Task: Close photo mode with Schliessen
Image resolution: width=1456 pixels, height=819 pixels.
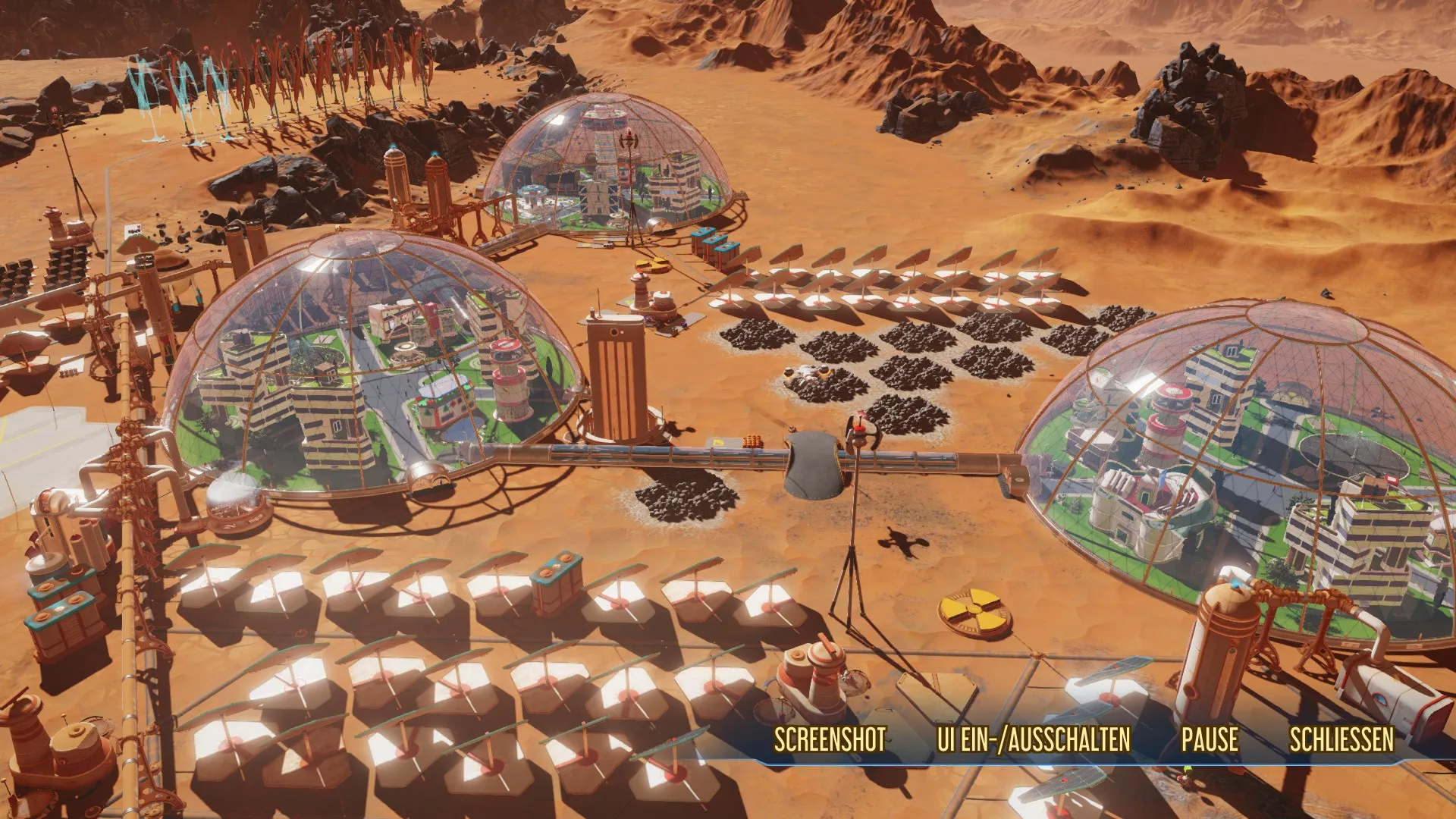Action: [x=1341, y=739]
